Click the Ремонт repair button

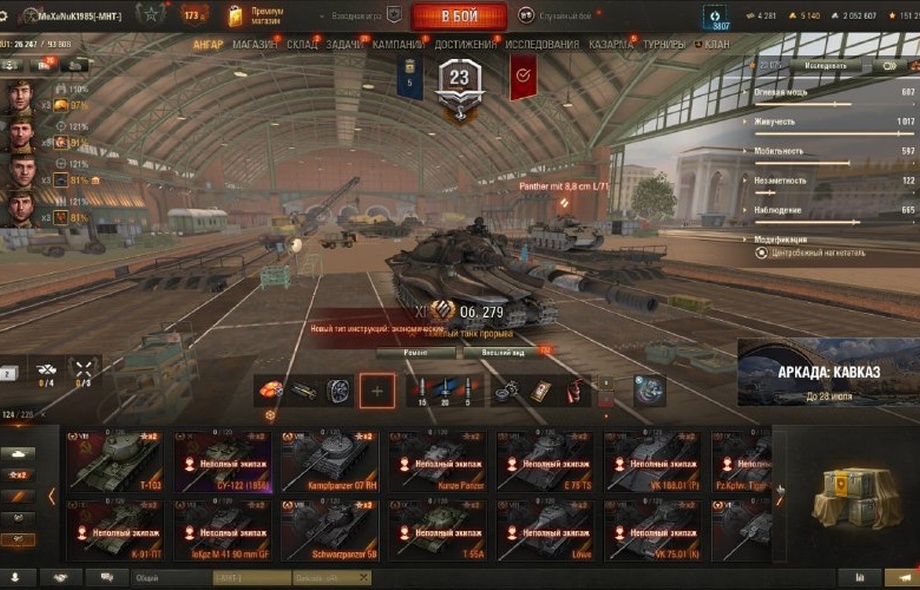(417, 352)
